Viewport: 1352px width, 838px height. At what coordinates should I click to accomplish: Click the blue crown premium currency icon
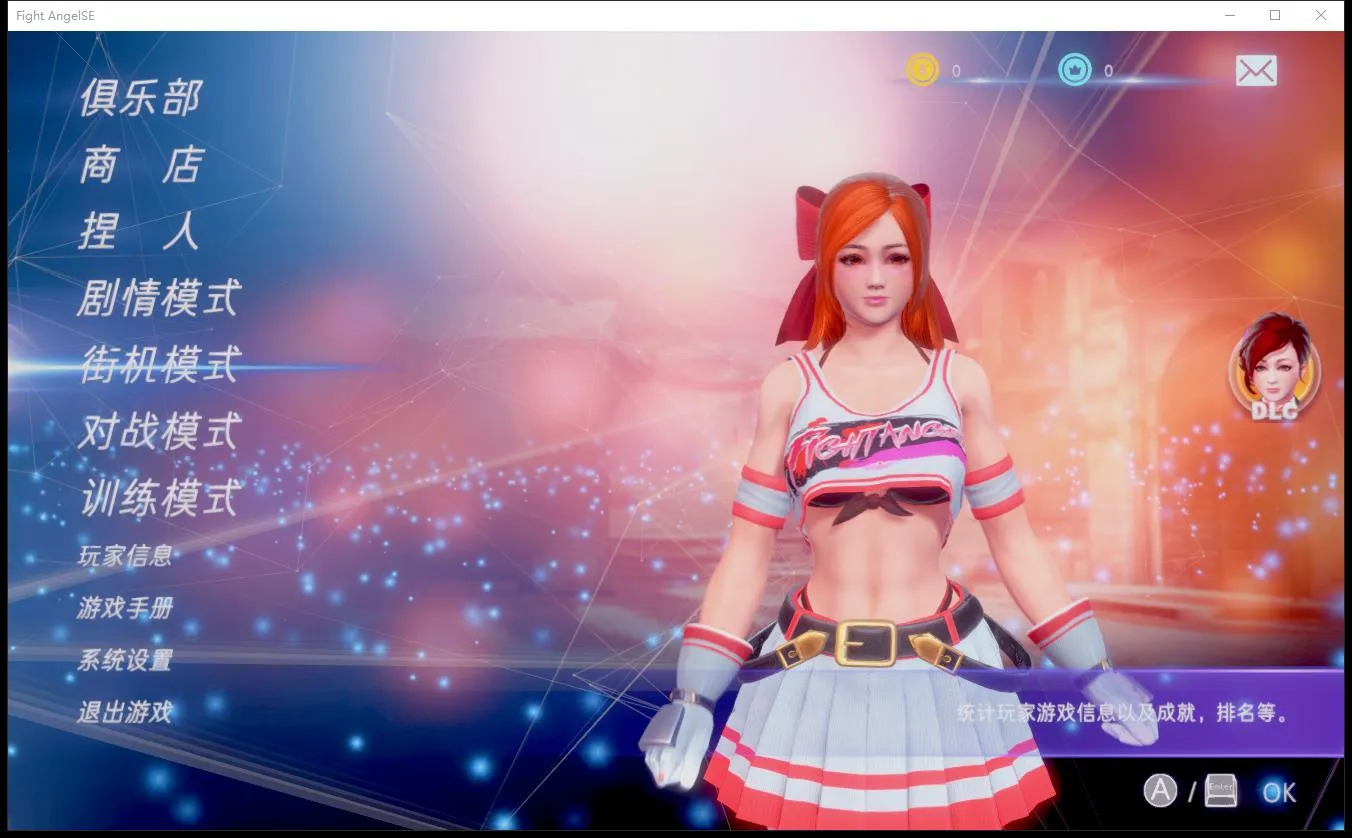coord(1074,70)
